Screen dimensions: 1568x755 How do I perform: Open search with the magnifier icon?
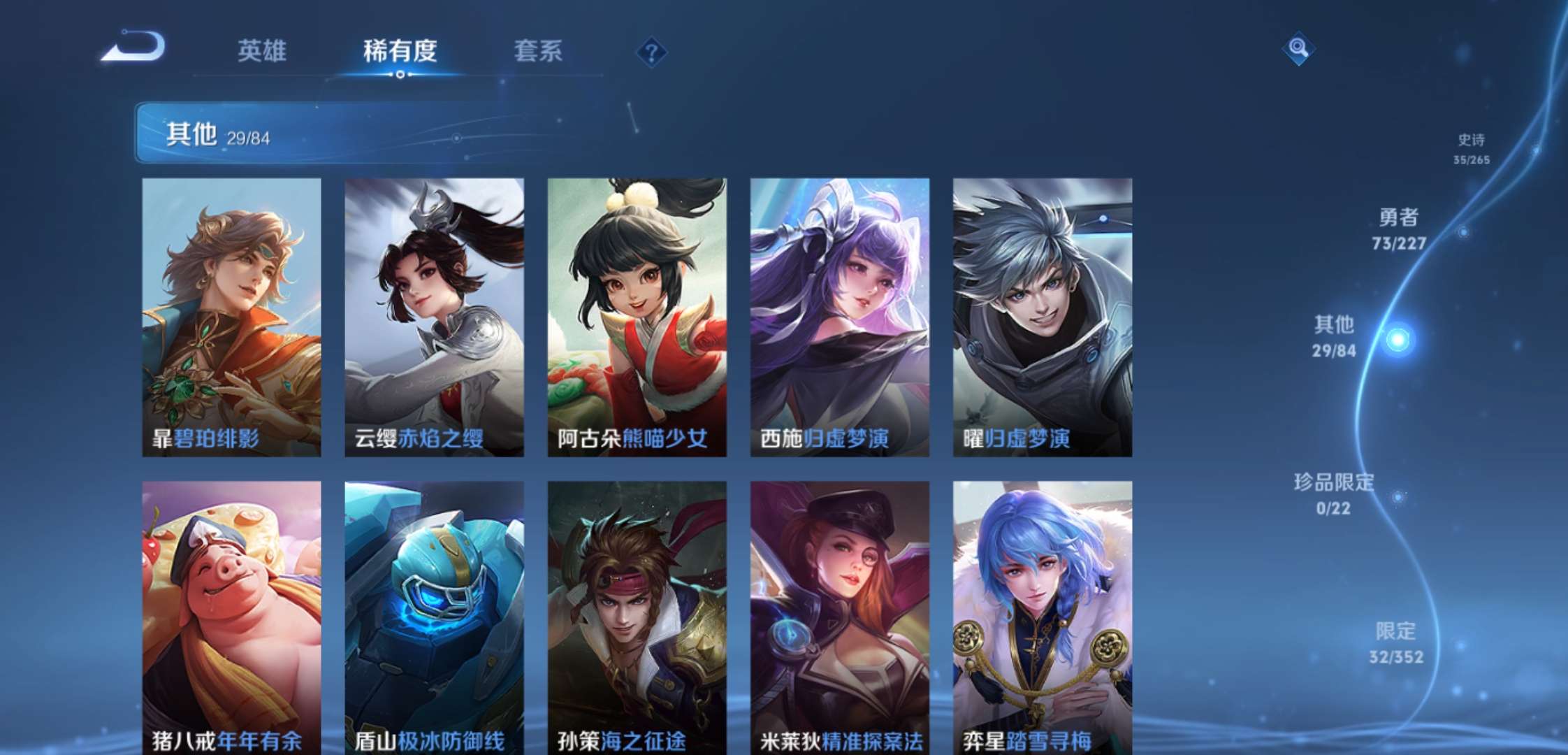[1297, 49]
